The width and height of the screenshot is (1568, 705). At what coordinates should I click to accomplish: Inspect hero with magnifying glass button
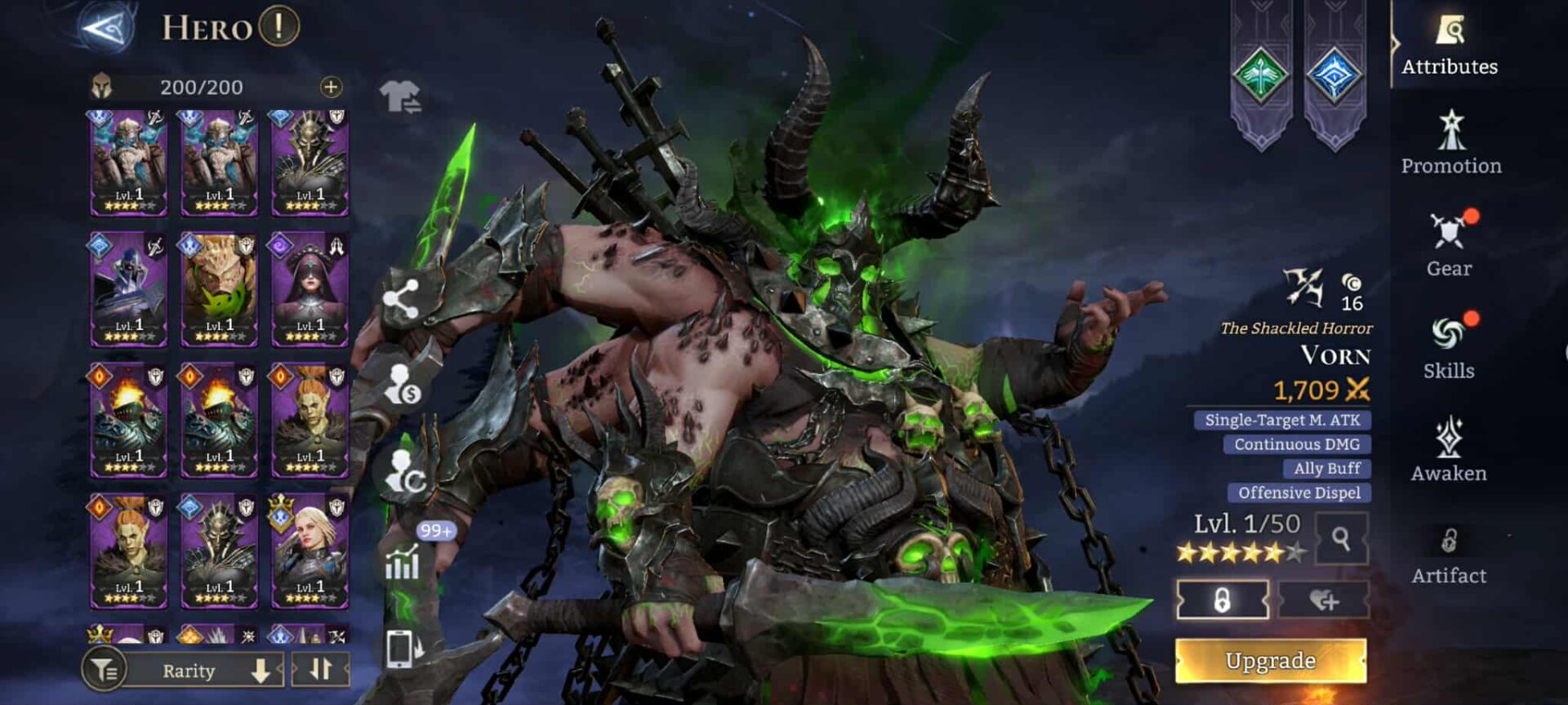tap(1341, 538)
